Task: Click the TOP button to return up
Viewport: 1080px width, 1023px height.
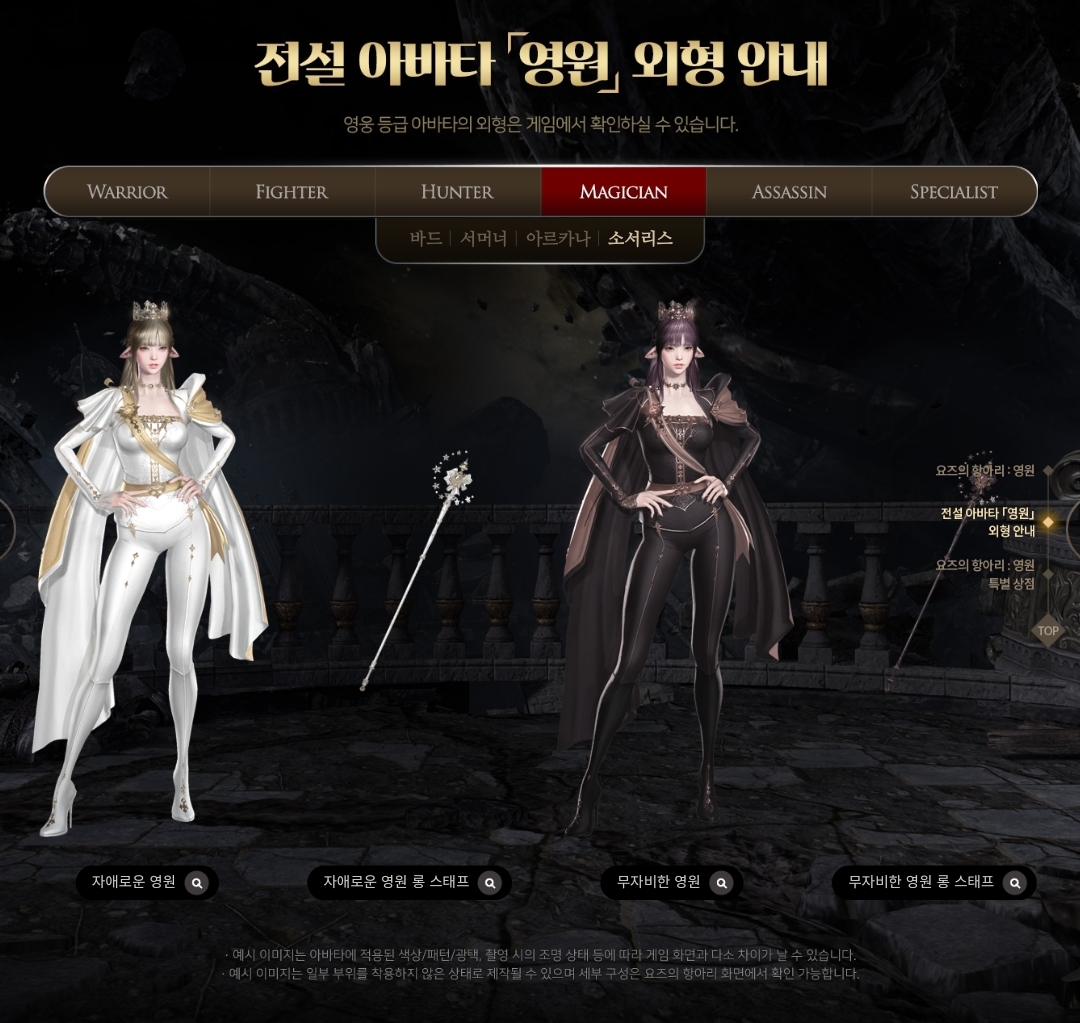Action: (x=1047, y=631)
